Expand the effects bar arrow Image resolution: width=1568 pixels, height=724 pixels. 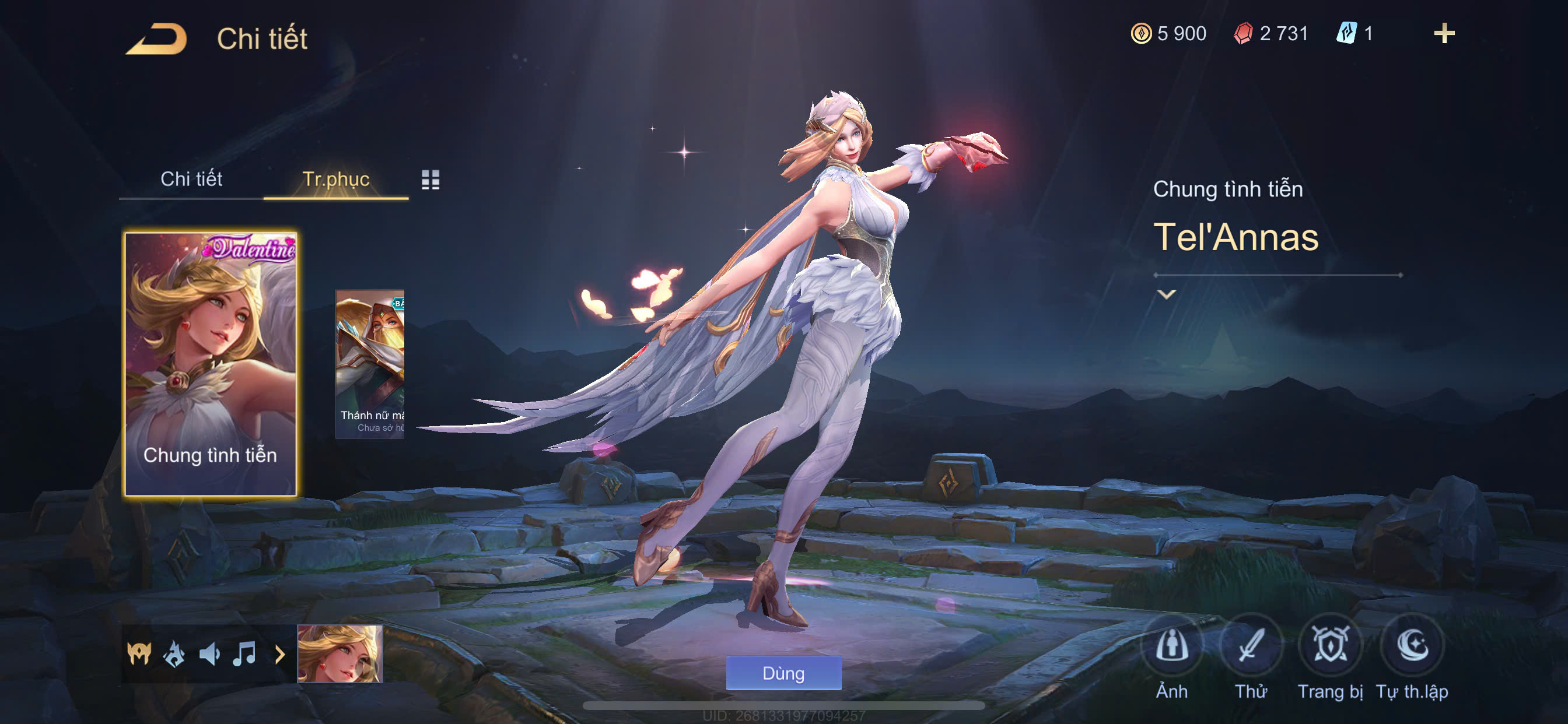click(x=279, y=654)
